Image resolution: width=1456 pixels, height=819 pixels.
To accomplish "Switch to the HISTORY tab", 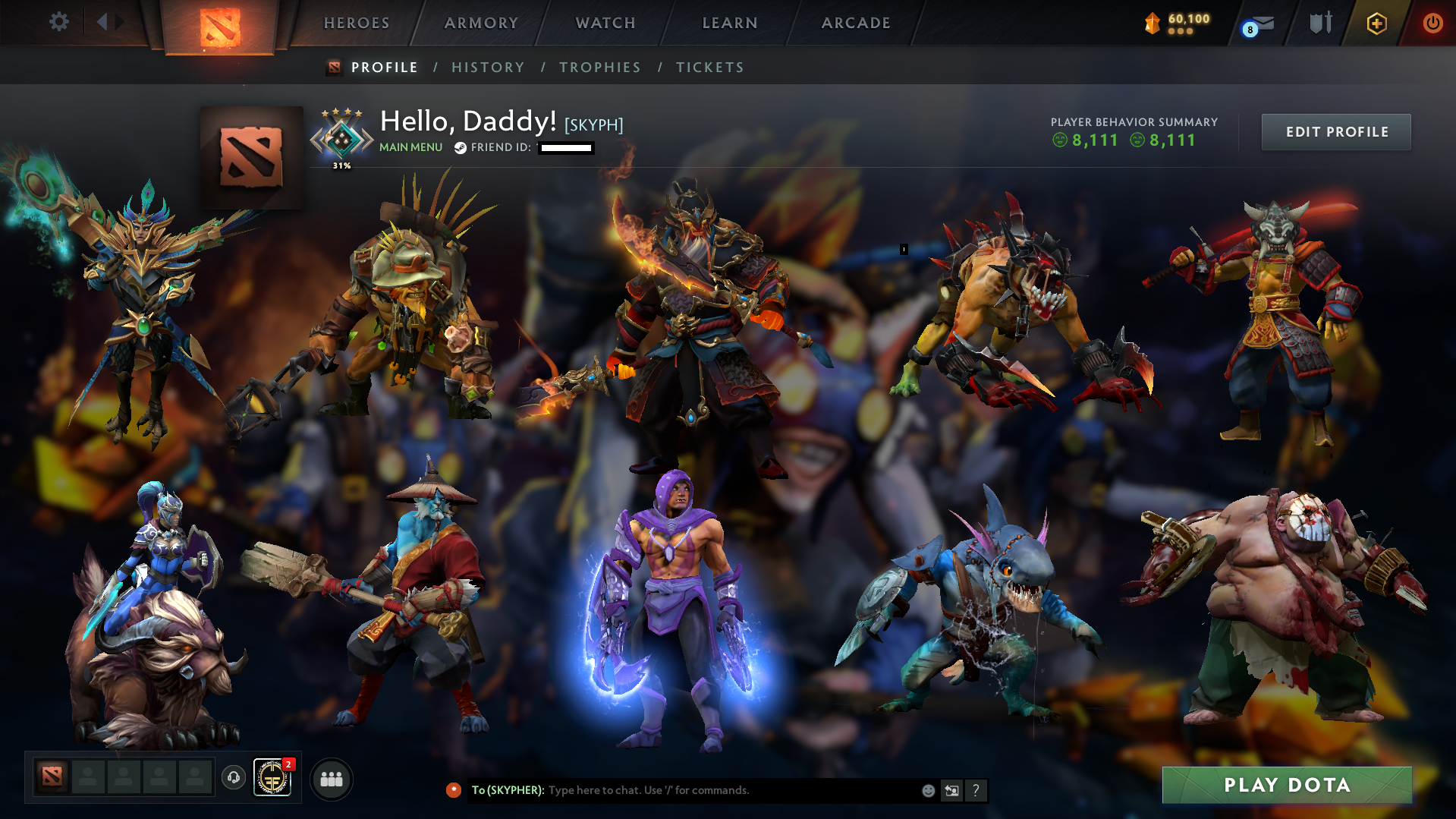I will click(488, 67).
